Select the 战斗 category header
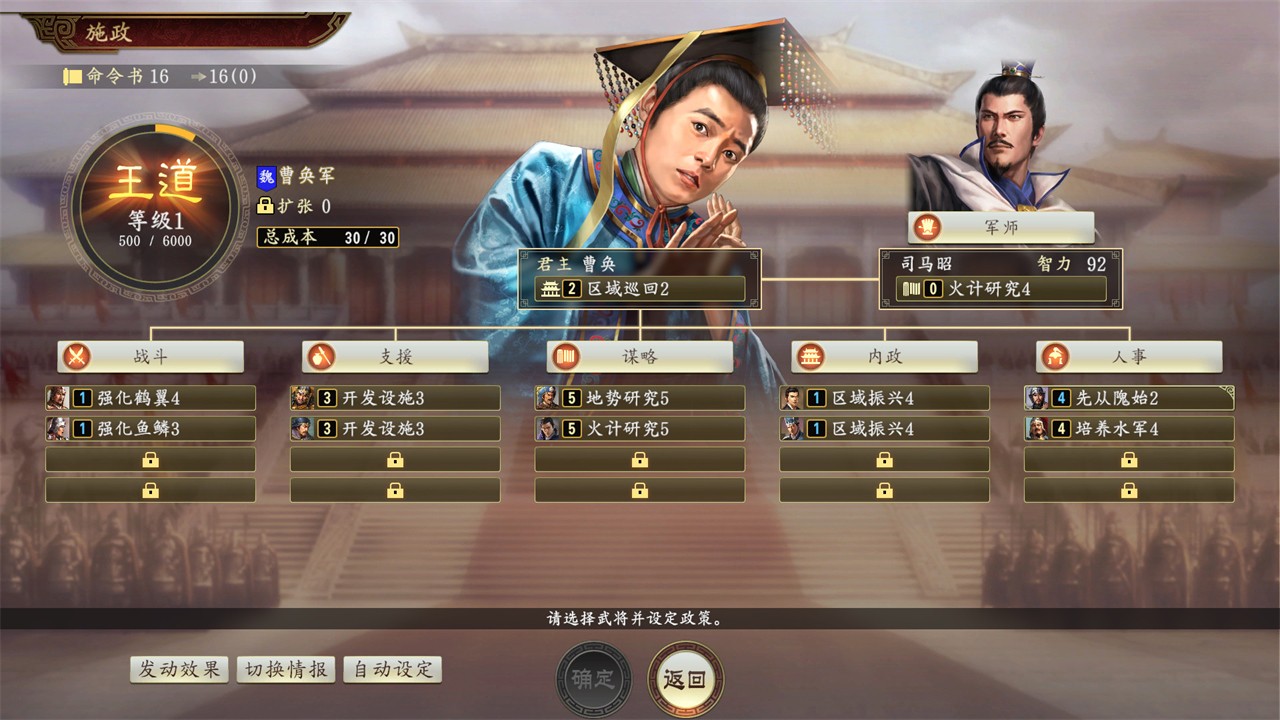 point(150,357)
